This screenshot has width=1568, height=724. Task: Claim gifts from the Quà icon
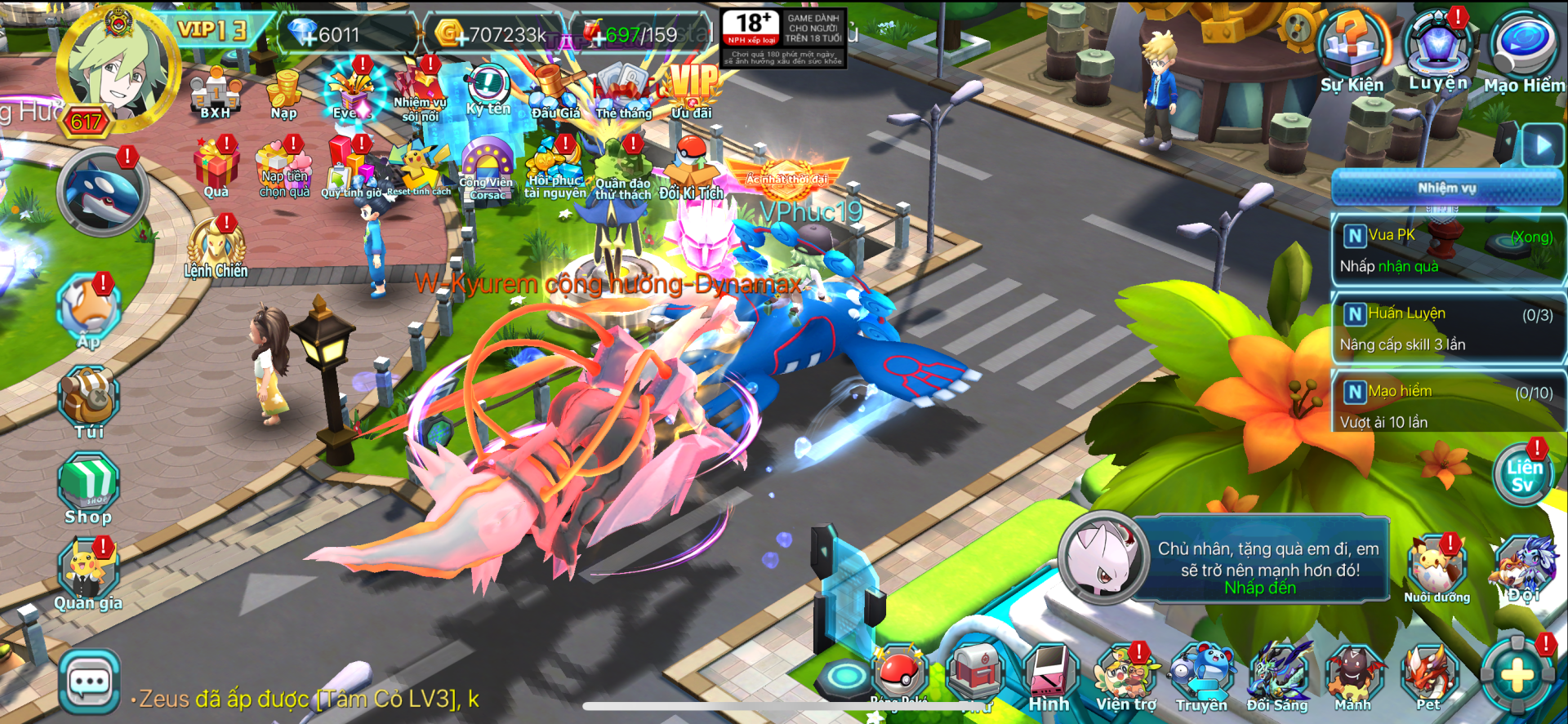216,167
